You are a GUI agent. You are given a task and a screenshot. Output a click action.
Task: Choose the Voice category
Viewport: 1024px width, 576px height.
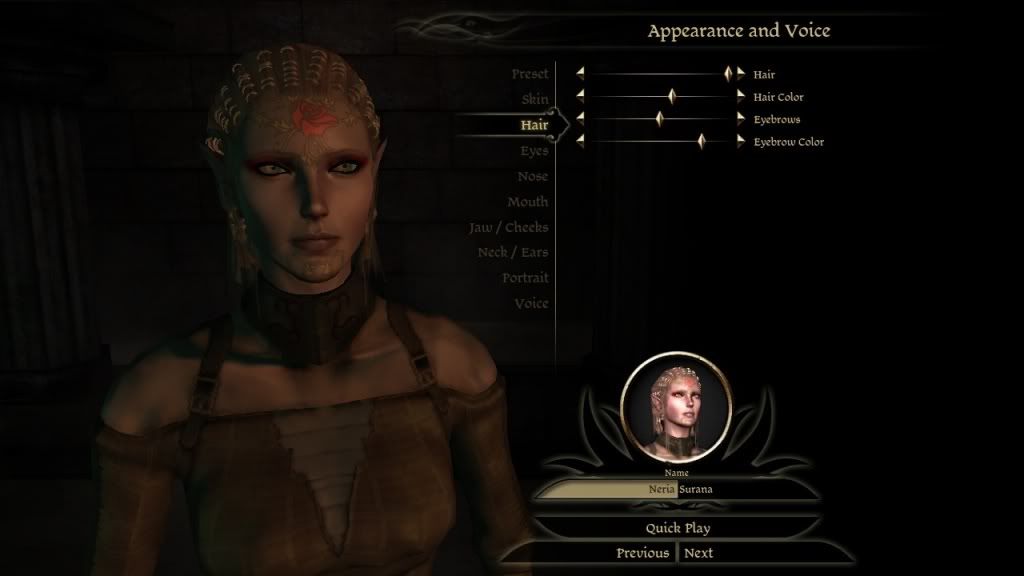coord(531,303)
